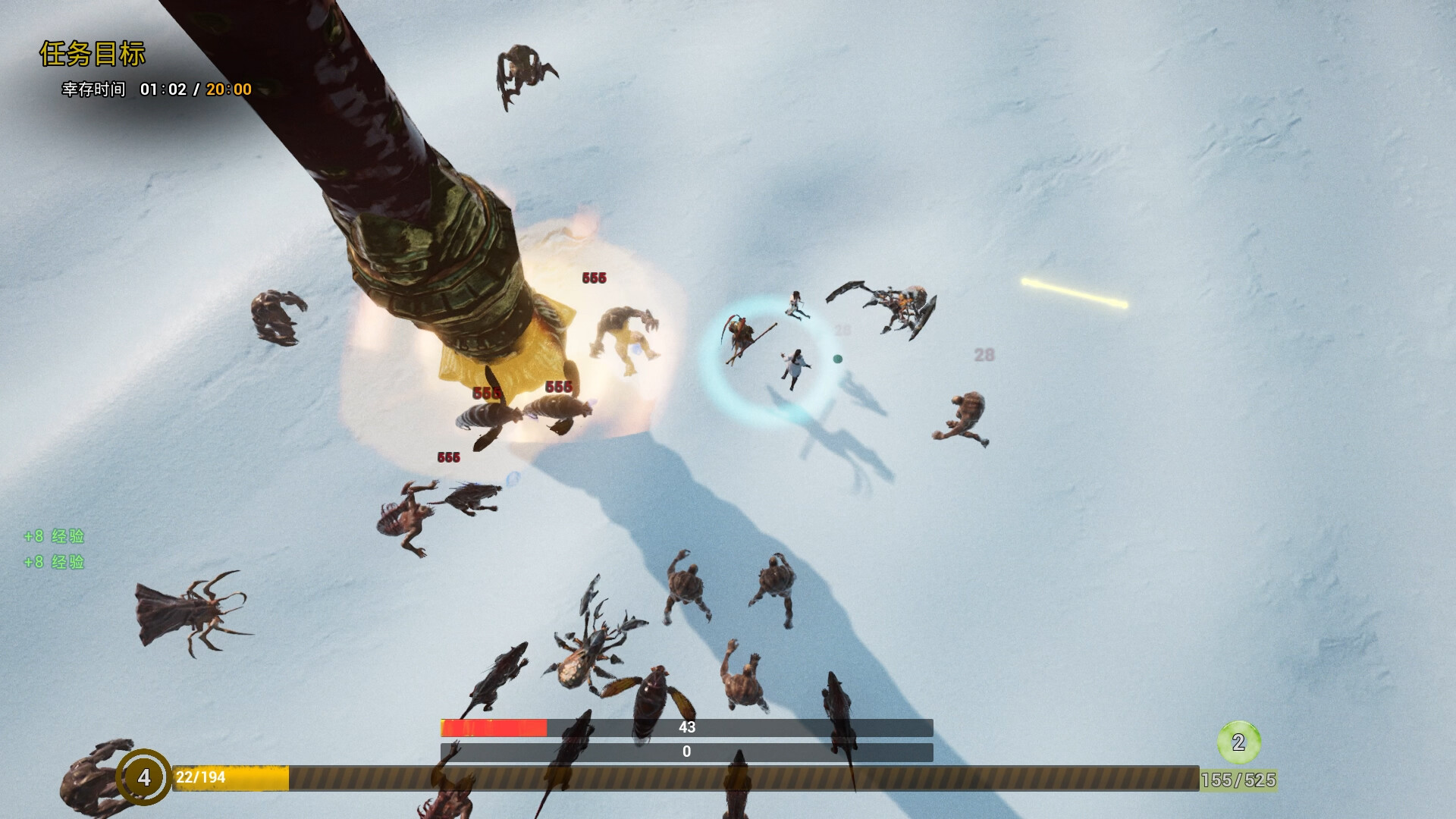Click the yellow XP progress bar showing 22/194
The height and width of the screenshot is (819, 1456).
coord(227,777)
